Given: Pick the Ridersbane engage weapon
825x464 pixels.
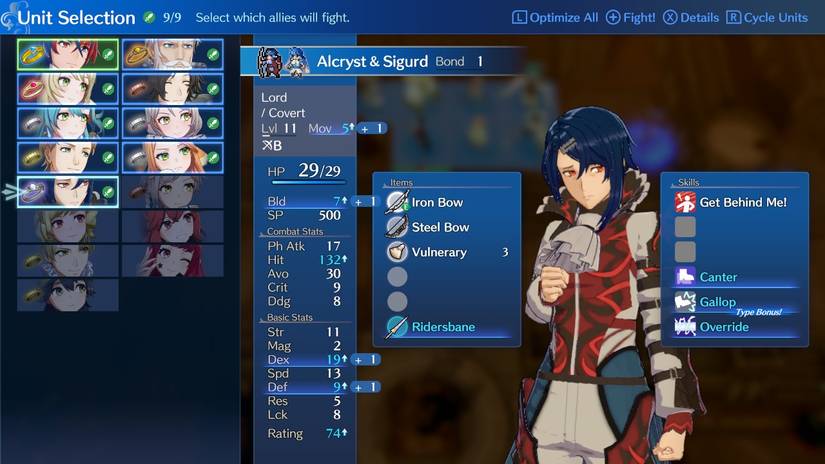Looking at the screenshot, I should (x=442, y=327).
